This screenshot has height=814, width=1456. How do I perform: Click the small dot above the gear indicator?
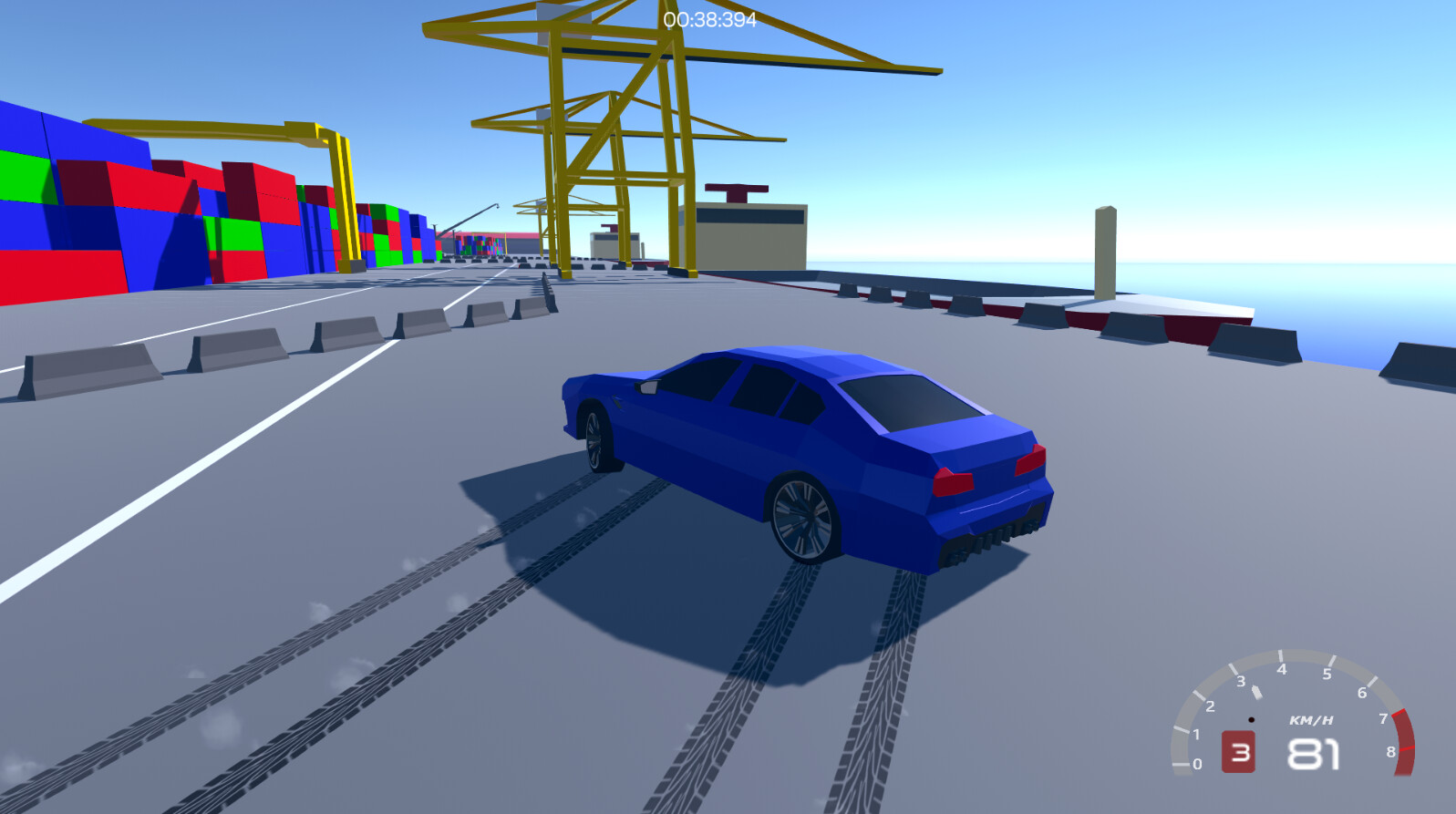coord(1253,719)
